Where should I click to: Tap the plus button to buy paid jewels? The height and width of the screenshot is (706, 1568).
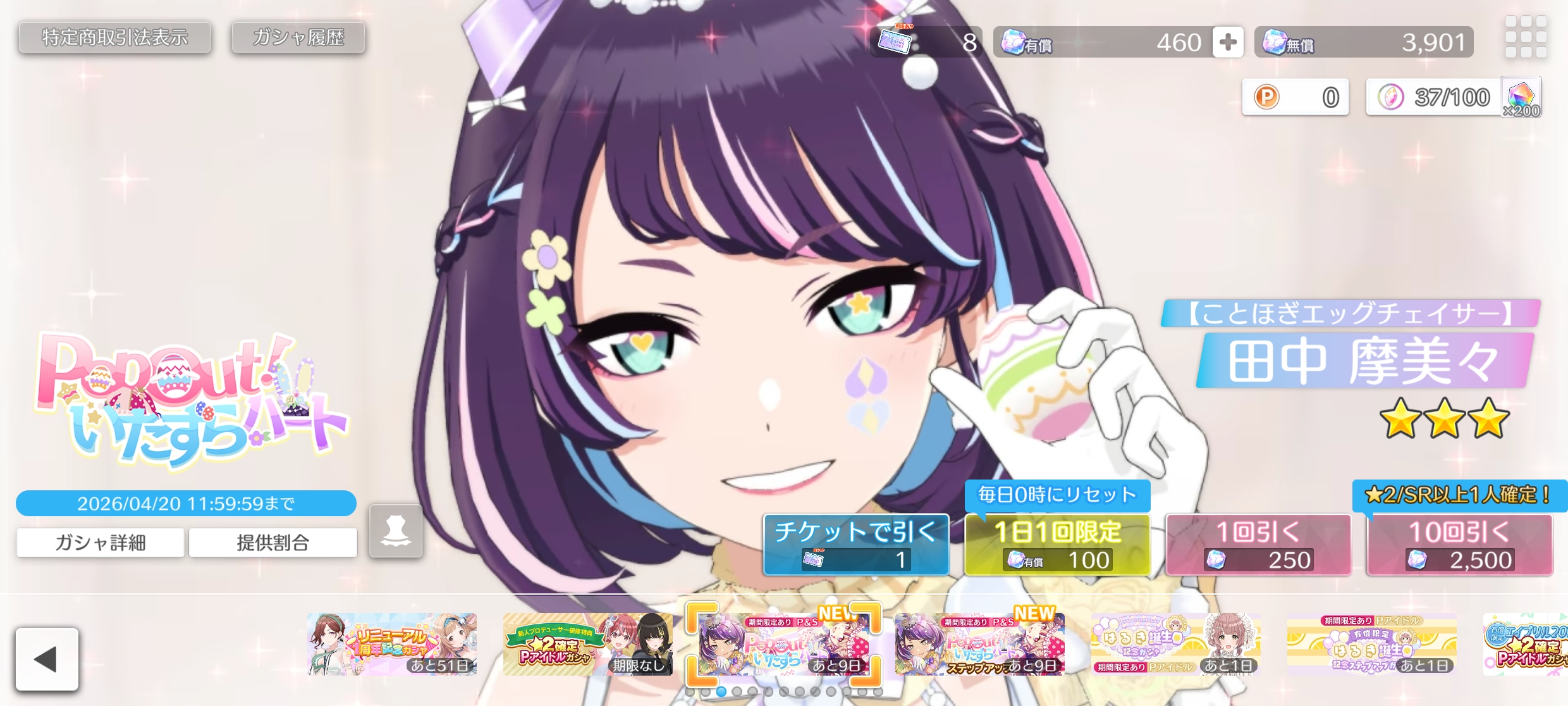pos(1227,42)
